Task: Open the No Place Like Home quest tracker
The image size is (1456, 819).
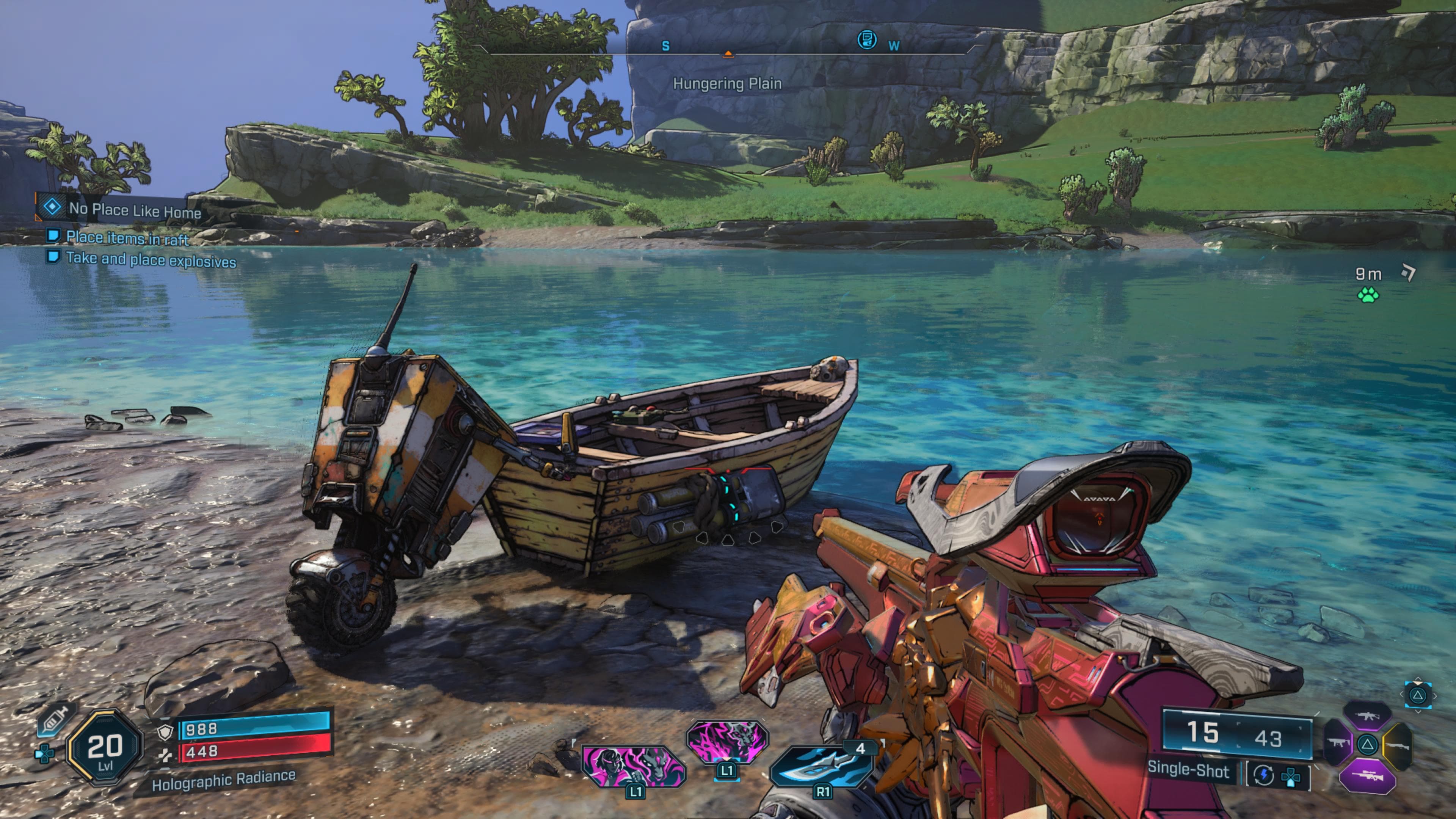Action: 134,210
